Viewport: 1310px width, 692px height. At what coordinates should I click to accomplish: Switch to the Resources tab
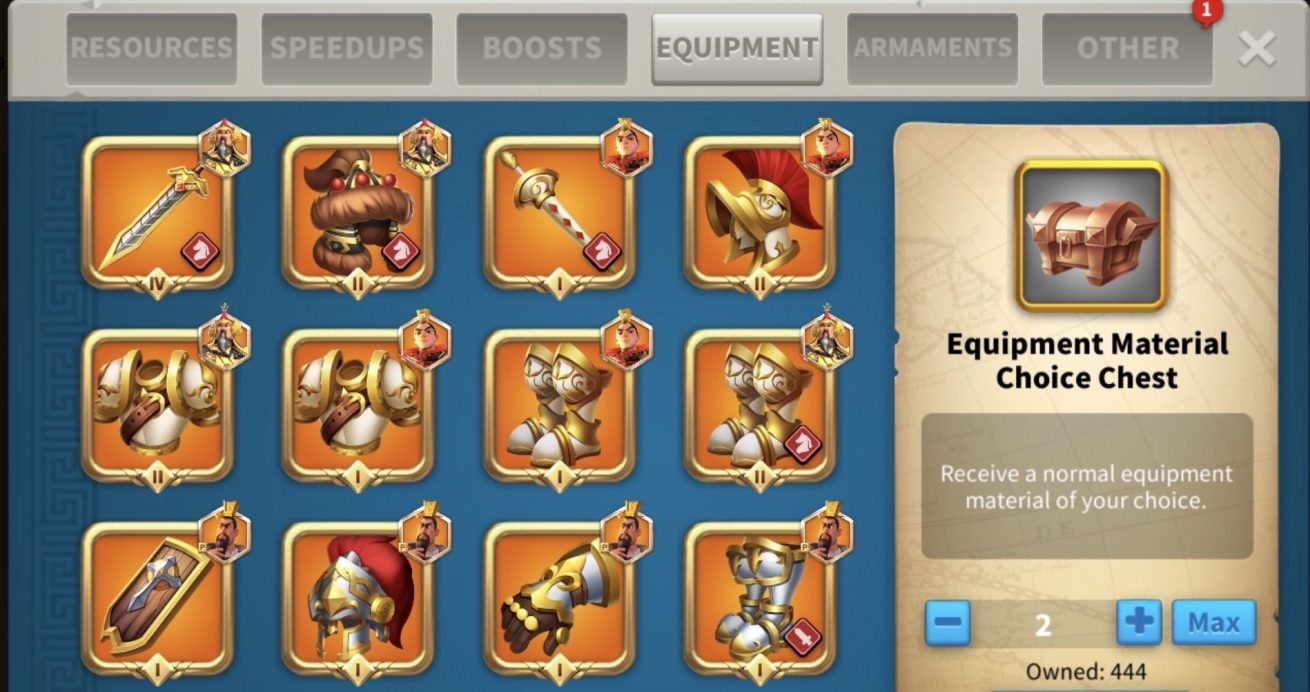pyautogui.click(x=151, y=48)
